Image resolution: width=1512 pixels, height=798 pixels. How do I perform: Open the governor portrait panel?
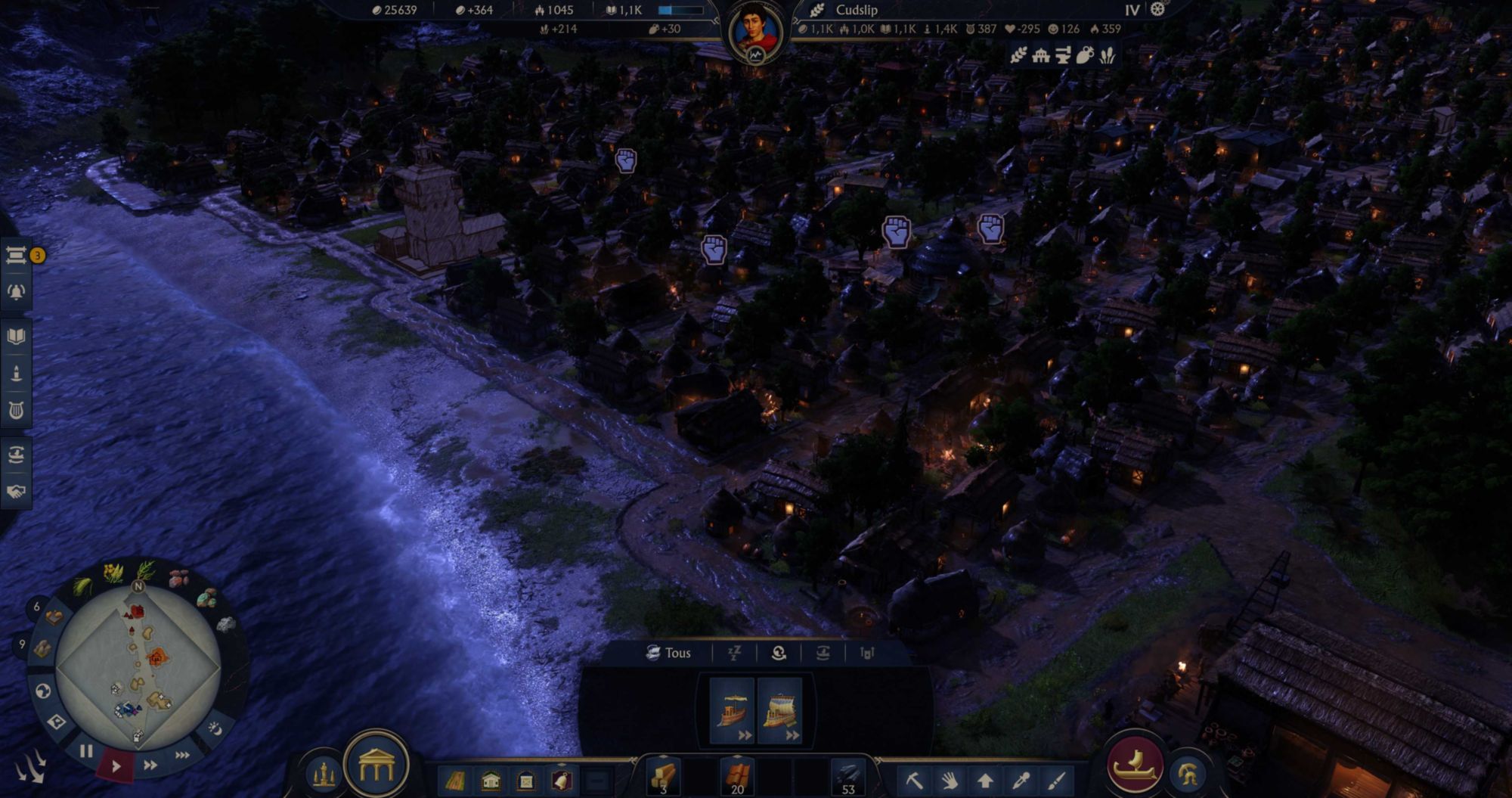coord(754,32)
